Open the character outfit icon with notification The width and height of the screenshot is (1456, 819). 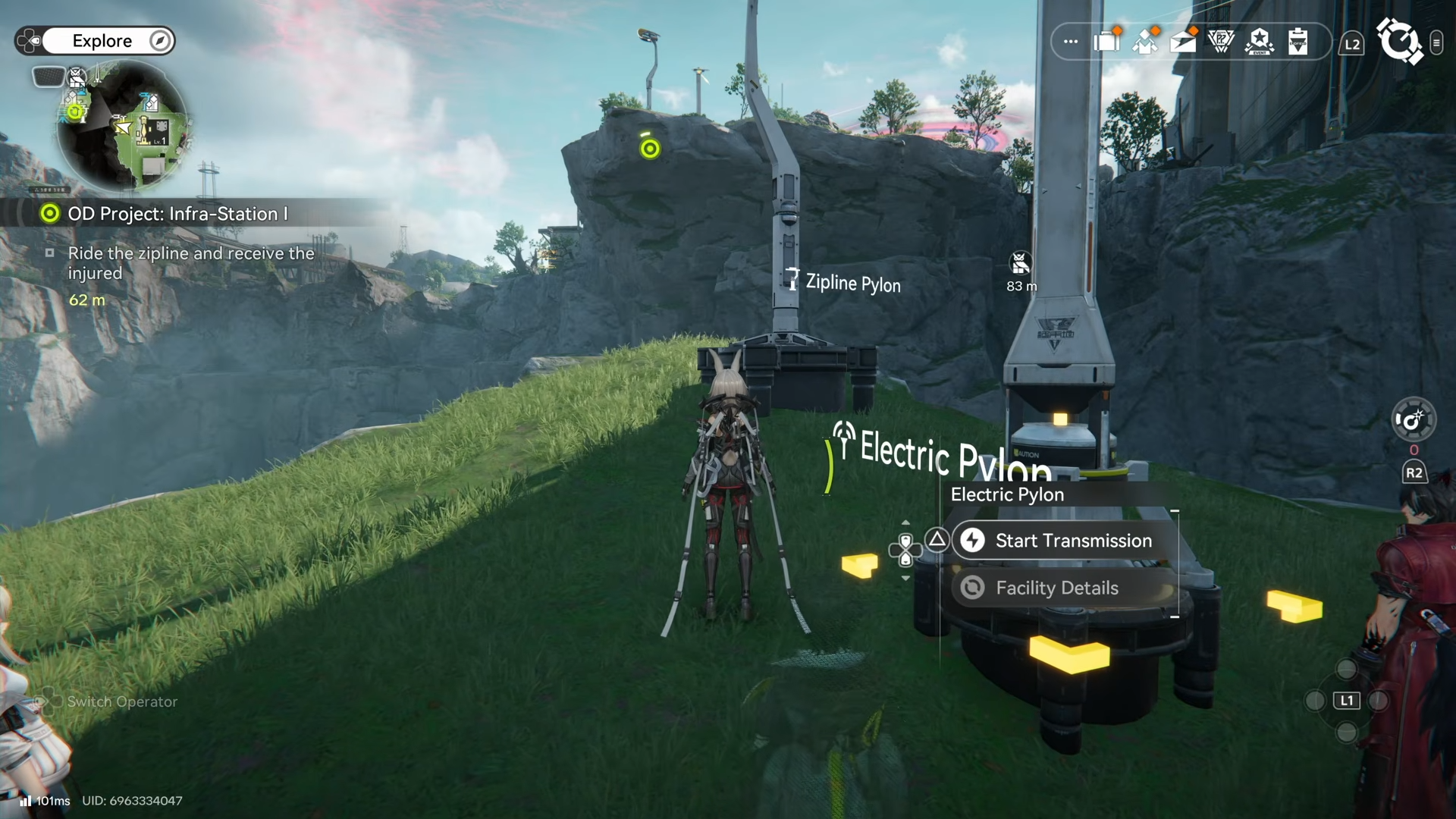click(x=1145, y=42)
